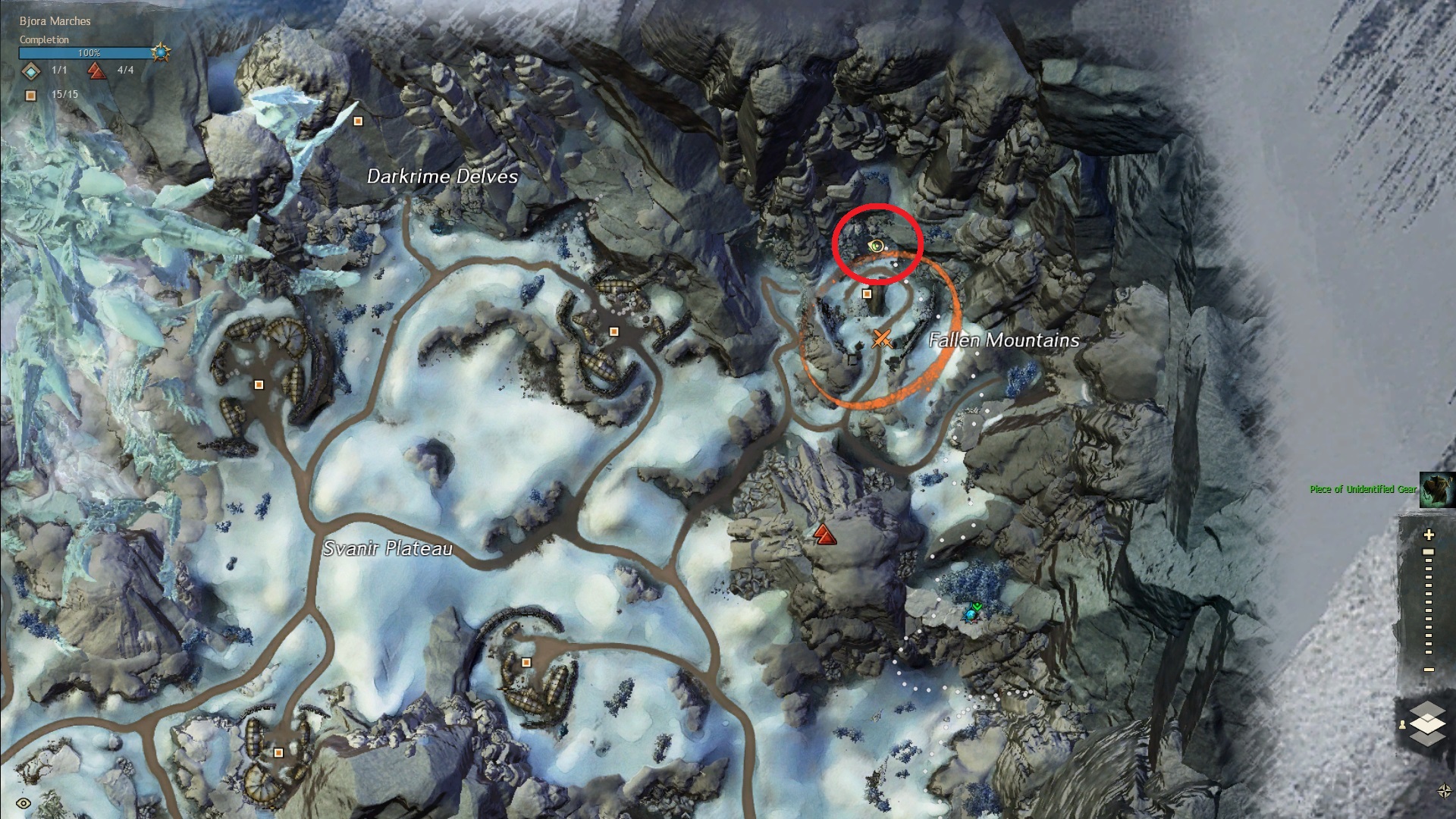1456x819 pixels.
Task: Zoom in with the map's plus button
Action: pyautogui.click(x=1429, y=535)
